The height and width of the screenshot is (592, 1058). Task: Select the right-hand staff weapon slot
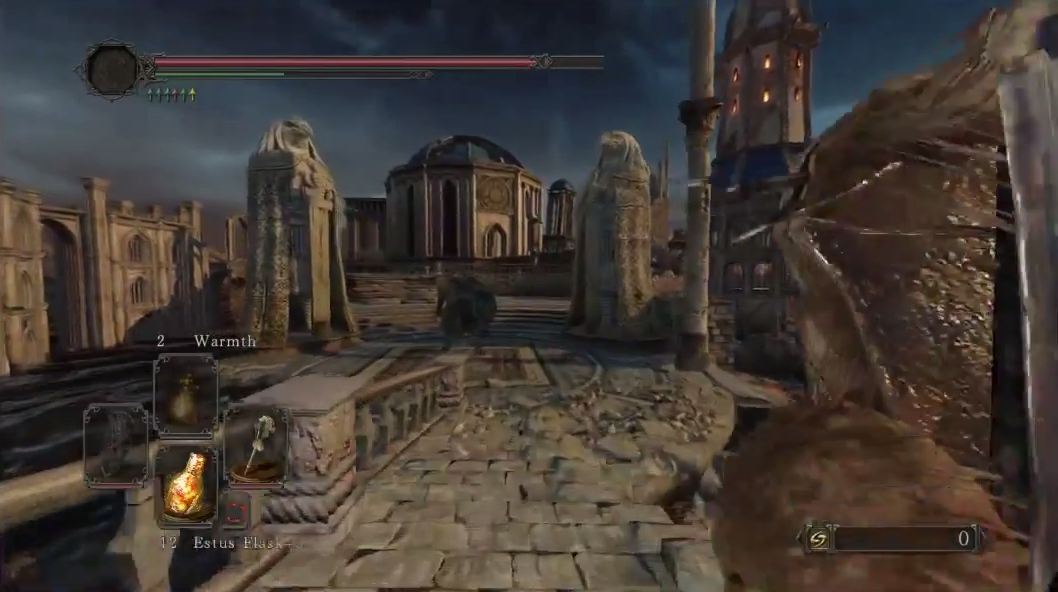256,445
